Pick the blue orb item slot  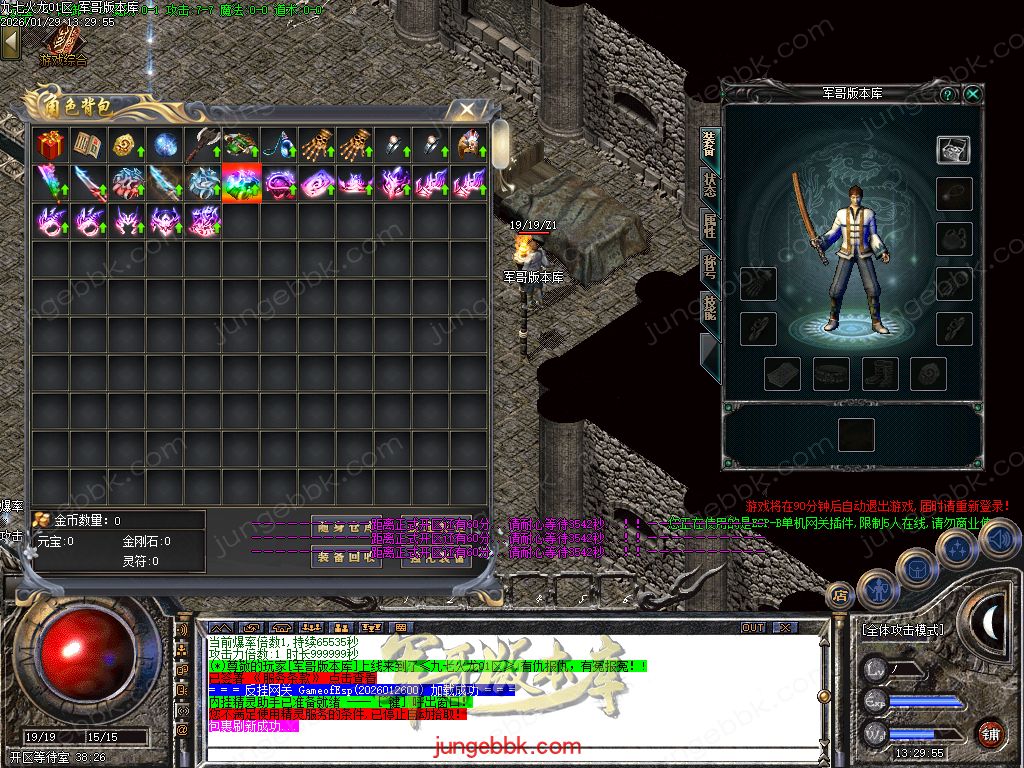(164, 146)
